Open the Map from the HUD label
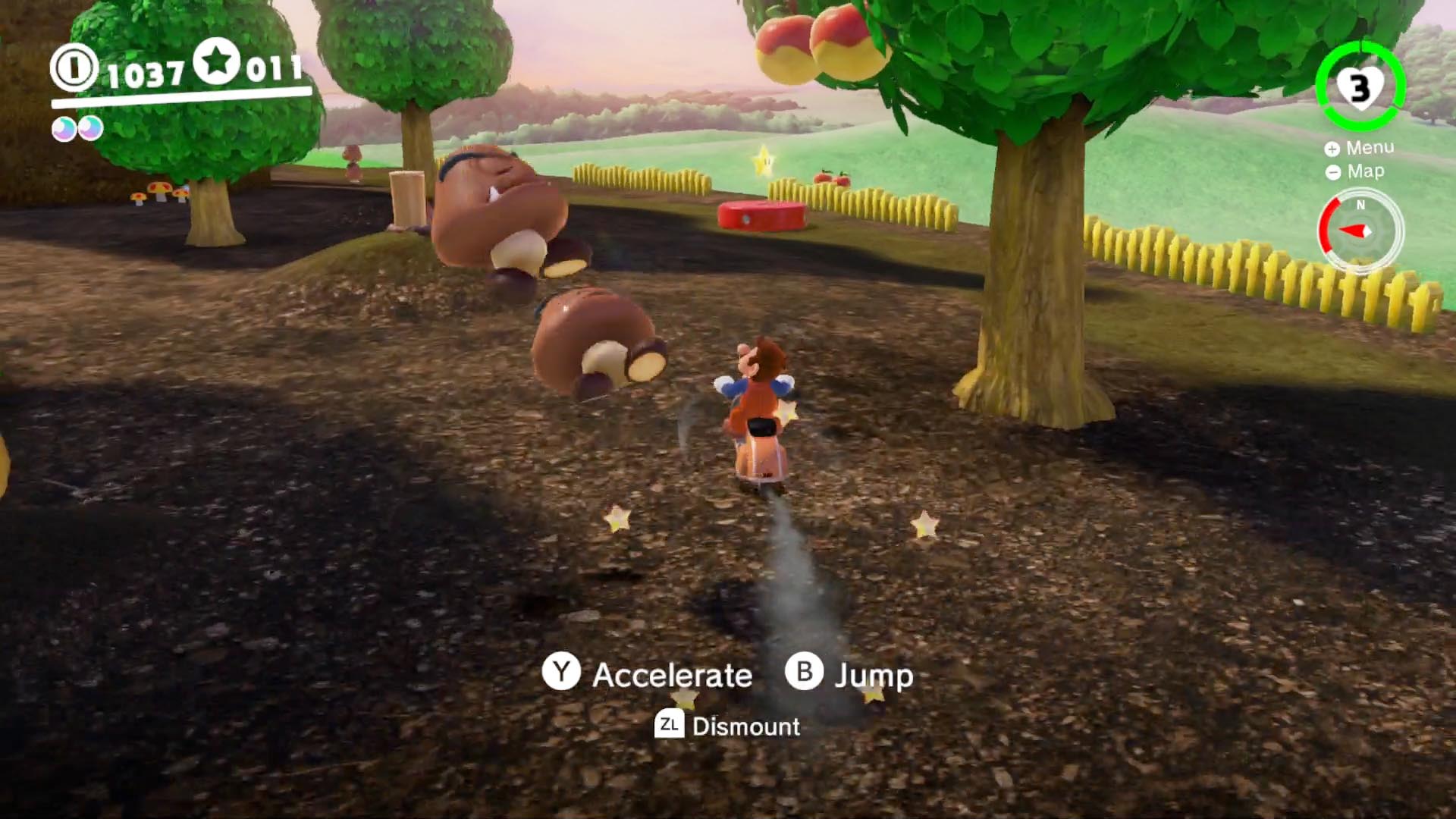 pos(1356,172)
